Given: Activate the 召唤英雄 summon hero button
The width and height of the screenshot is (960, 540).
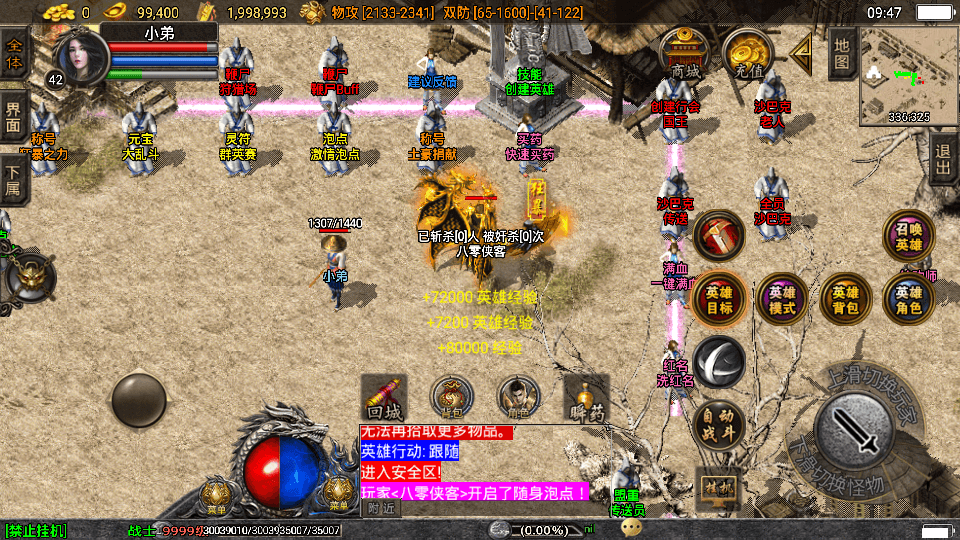Looking at the screenshot, I should tap(908, 237).
